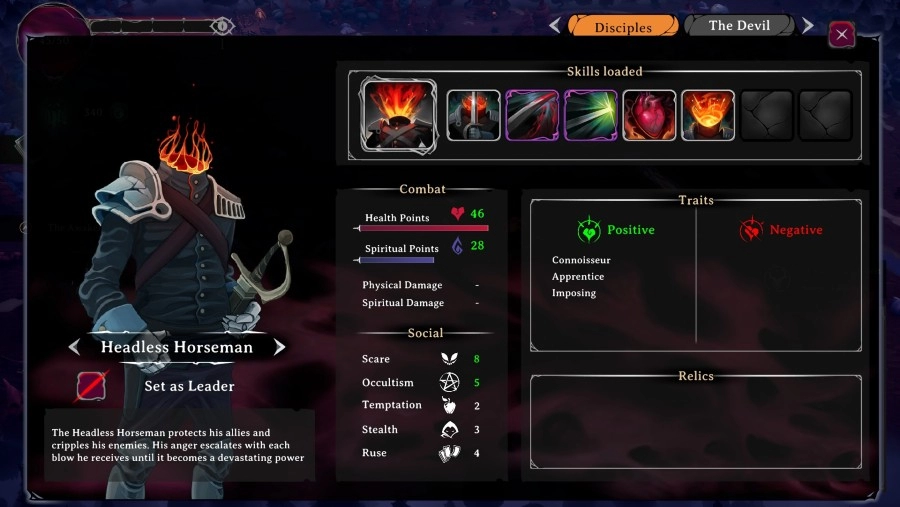This screenshot has height=507, width=900.
Task: Select the sword-guard stance skill icon
Action: pos(473,115)
